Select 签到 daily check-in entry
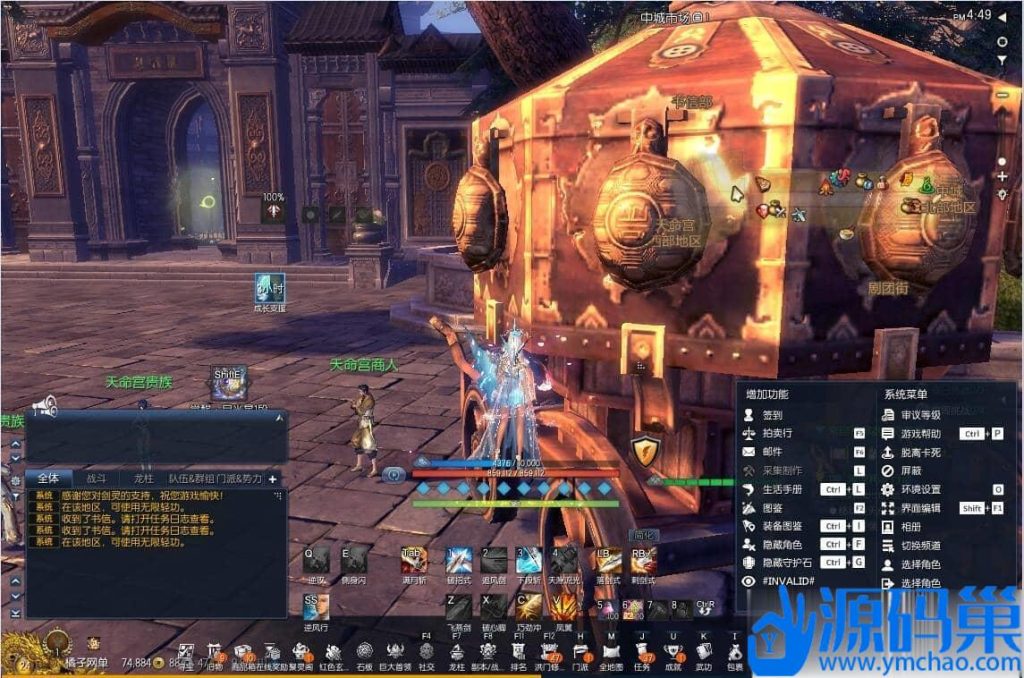Image resolution: width=1024 pixels, height=678 pixels. (x=772, y=415)
